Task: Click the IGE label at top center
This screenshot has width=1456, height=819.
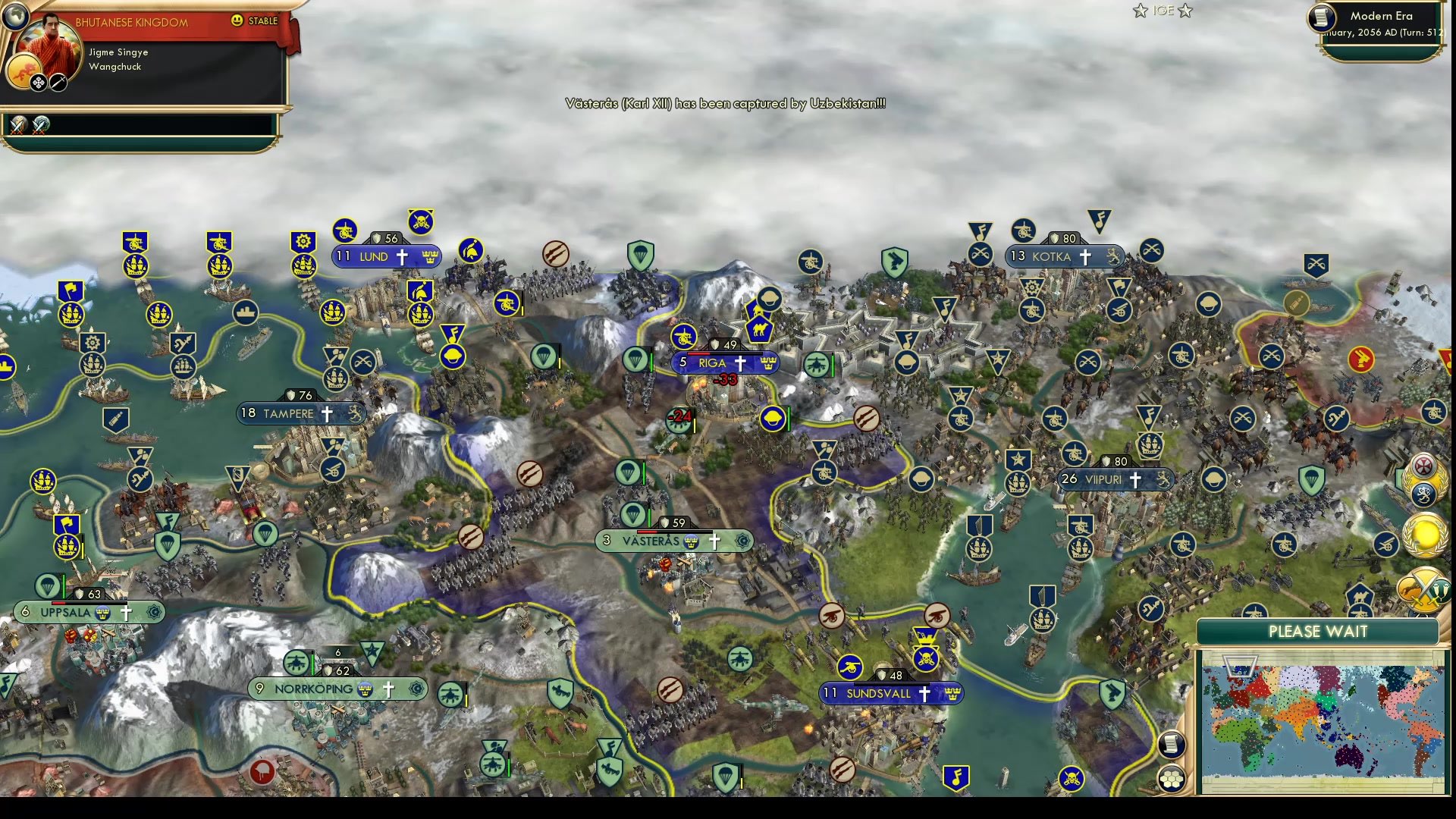Action: click(x=1163, y=10)
